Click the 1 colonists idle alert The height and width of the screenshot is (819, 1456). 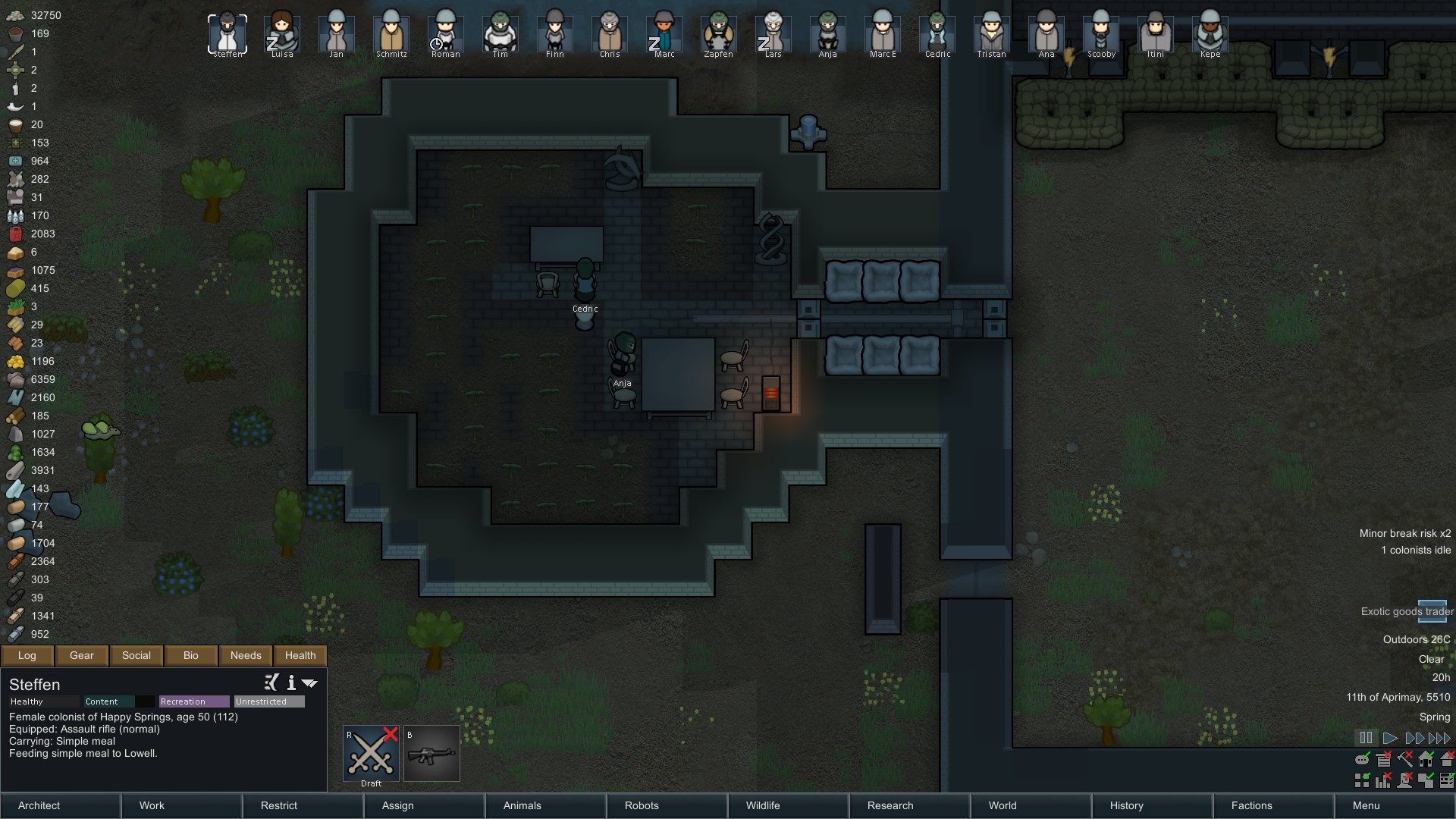[x=1415, y=550]
